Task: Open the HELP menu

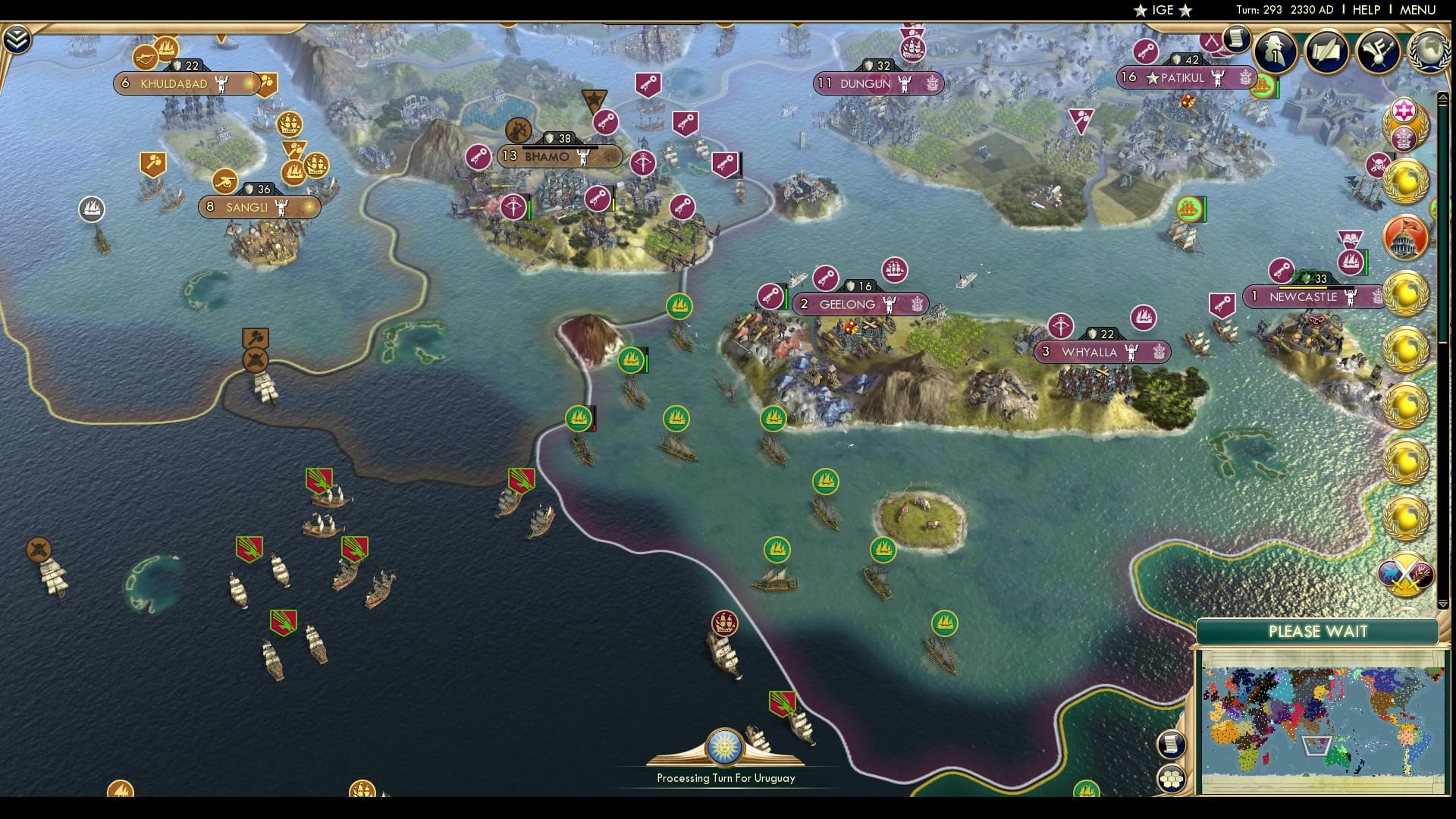Action: [x=1365, y=10]
